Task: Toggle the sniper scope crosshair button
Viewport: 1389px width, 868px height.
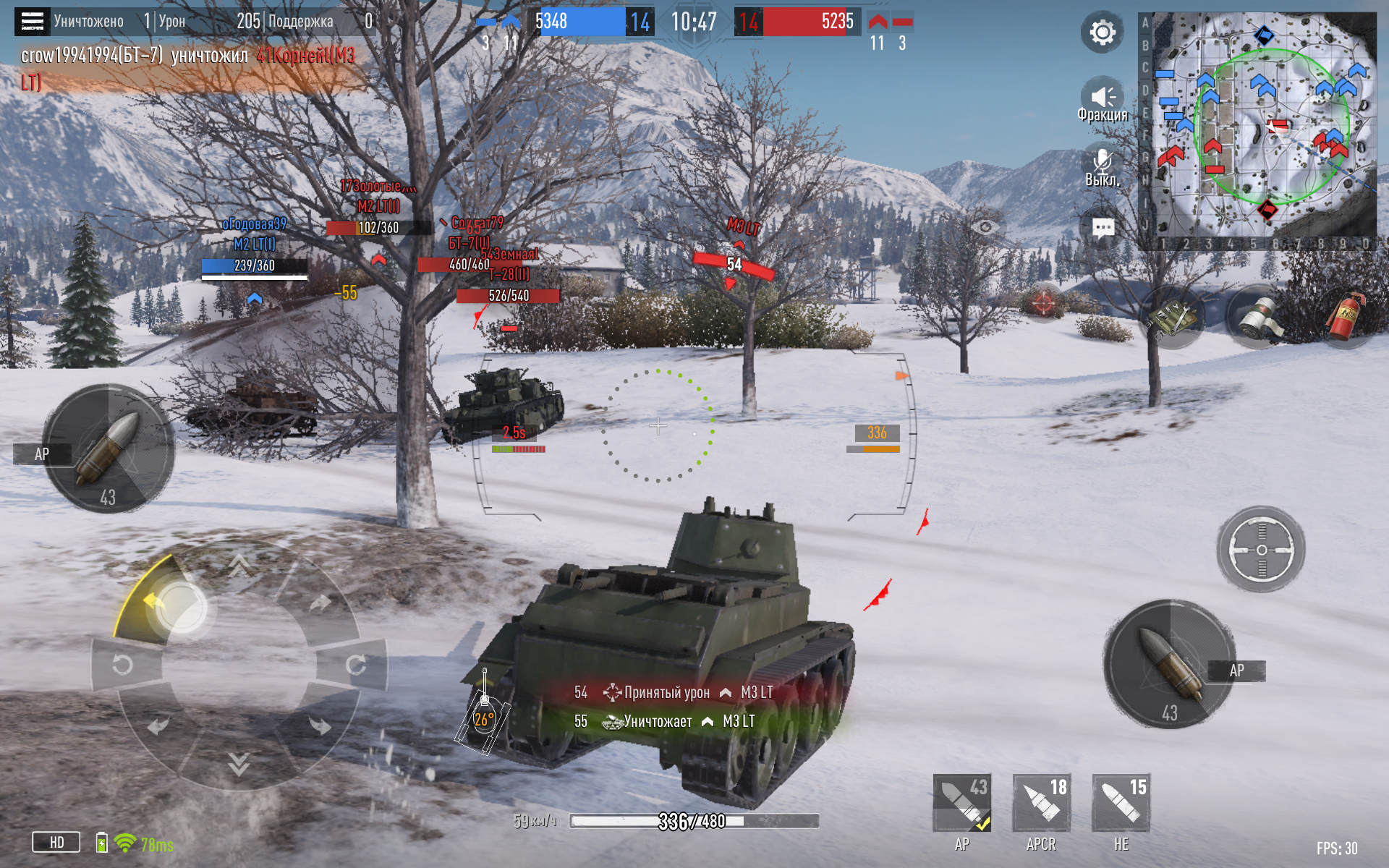Action: tap(1261, 550)
